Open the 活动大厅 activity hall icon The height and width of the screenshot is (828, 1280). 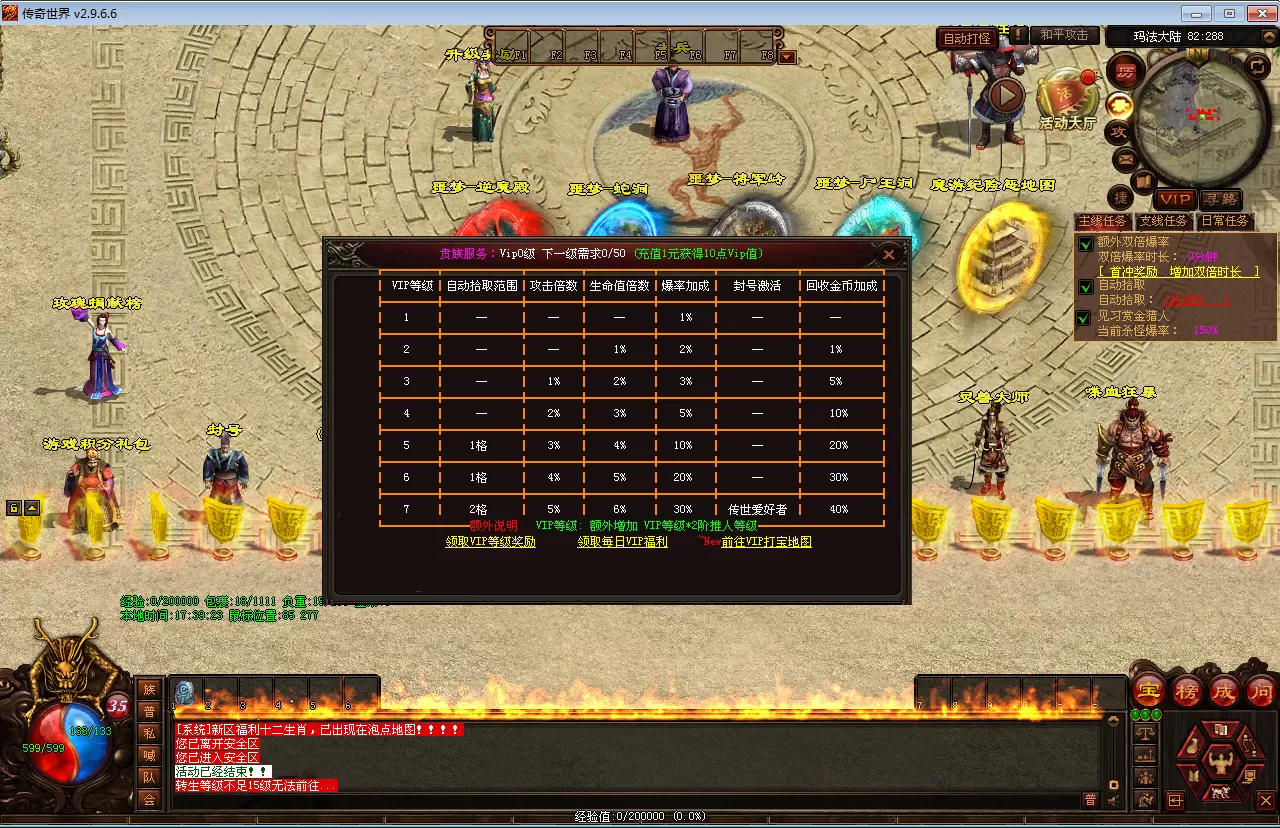(1066, 98)
